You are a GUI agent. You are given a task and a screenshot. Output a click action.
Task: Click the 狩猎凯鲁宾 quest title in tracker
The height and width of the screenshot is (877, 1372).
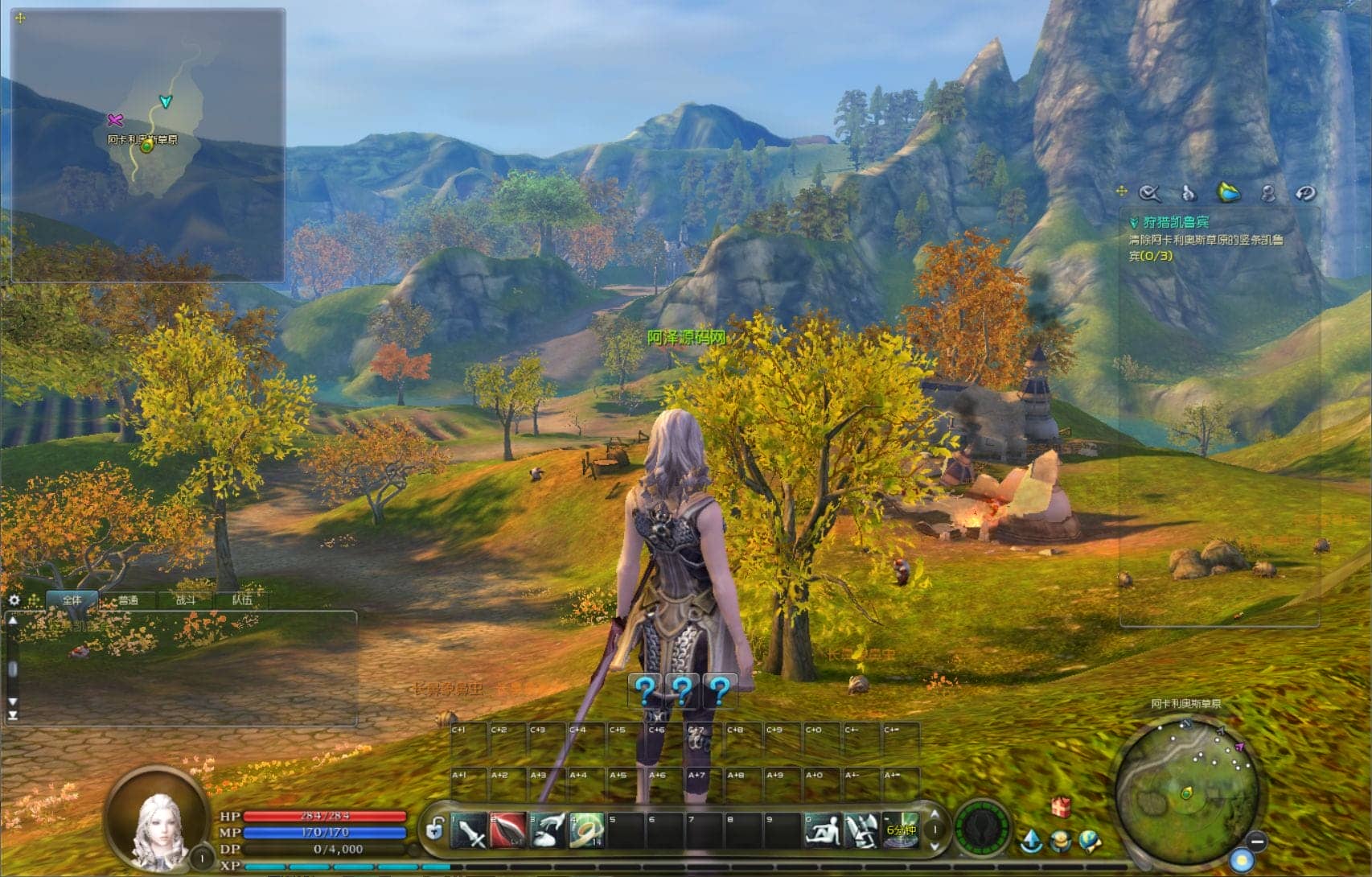point(1176,222)
